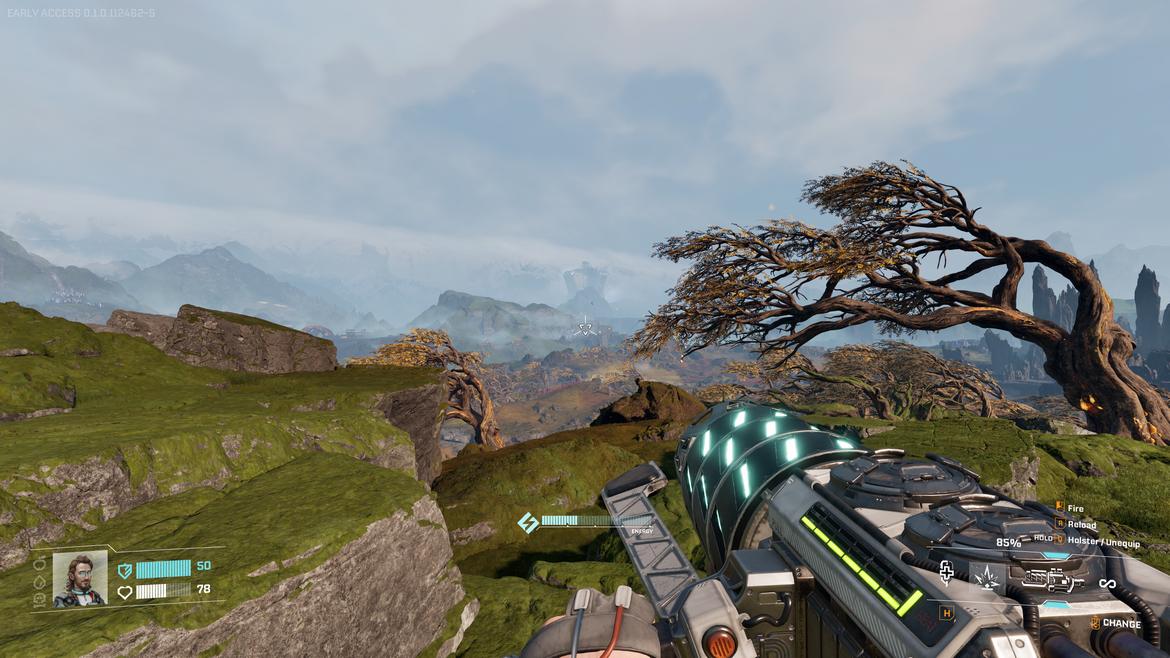Click the apple hunger status icon
This screenshot has height=658, width=1170.
tap(39, 564)
